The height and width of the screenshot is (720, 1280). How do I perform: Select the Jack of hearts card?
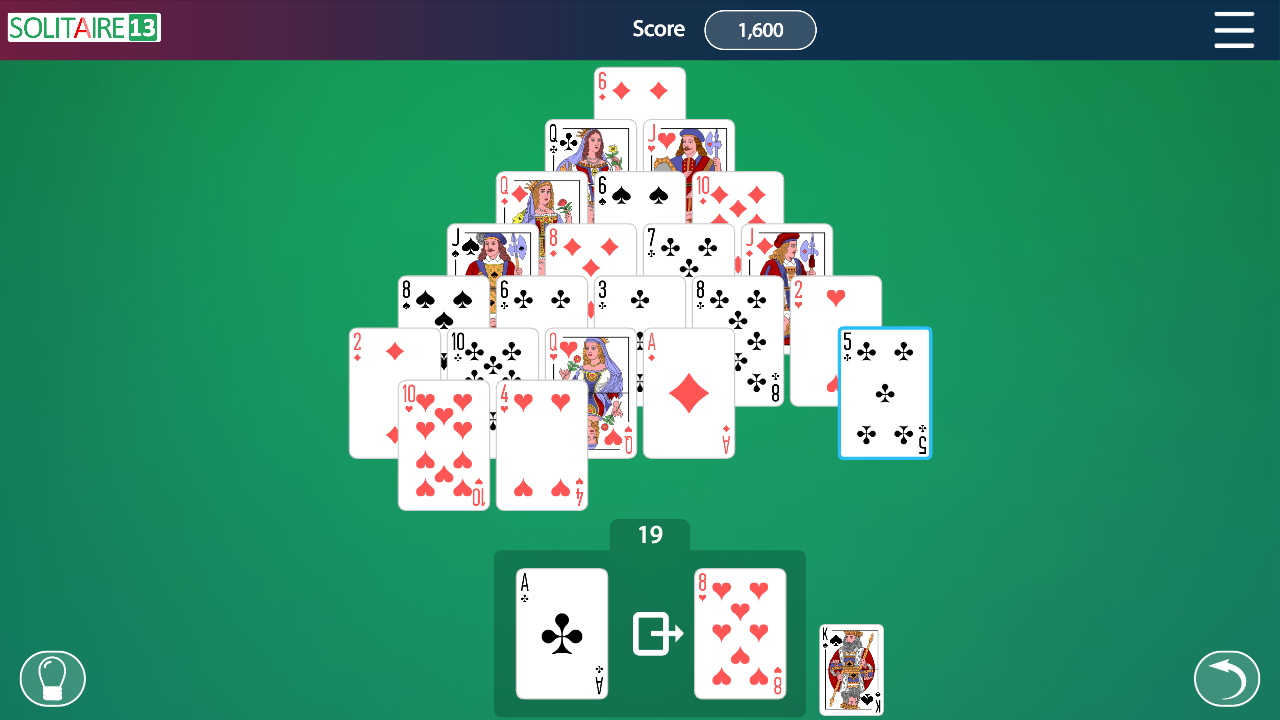coord(688,145)
